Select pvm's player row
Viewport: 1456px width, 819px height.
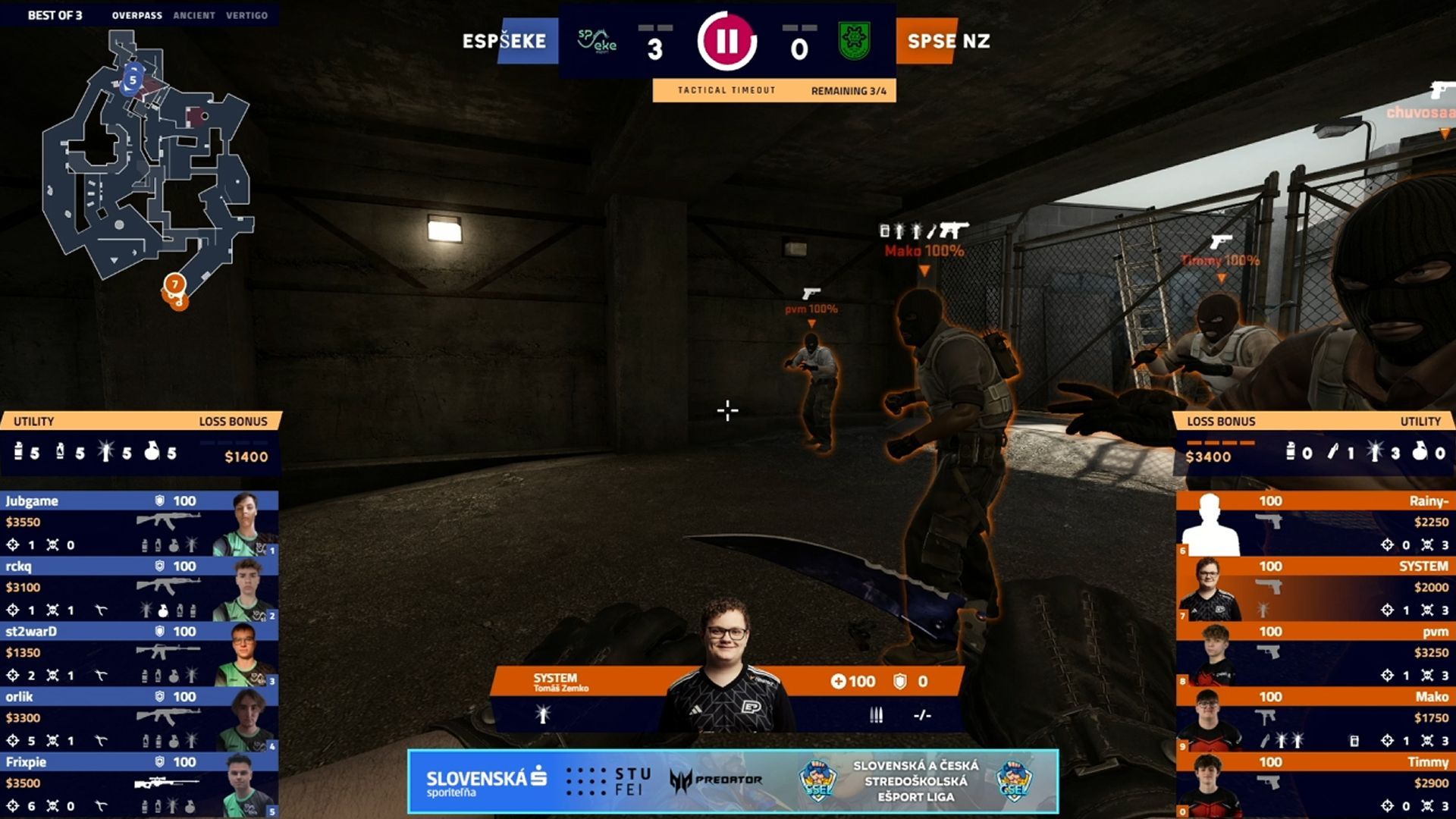[1315, 653]
